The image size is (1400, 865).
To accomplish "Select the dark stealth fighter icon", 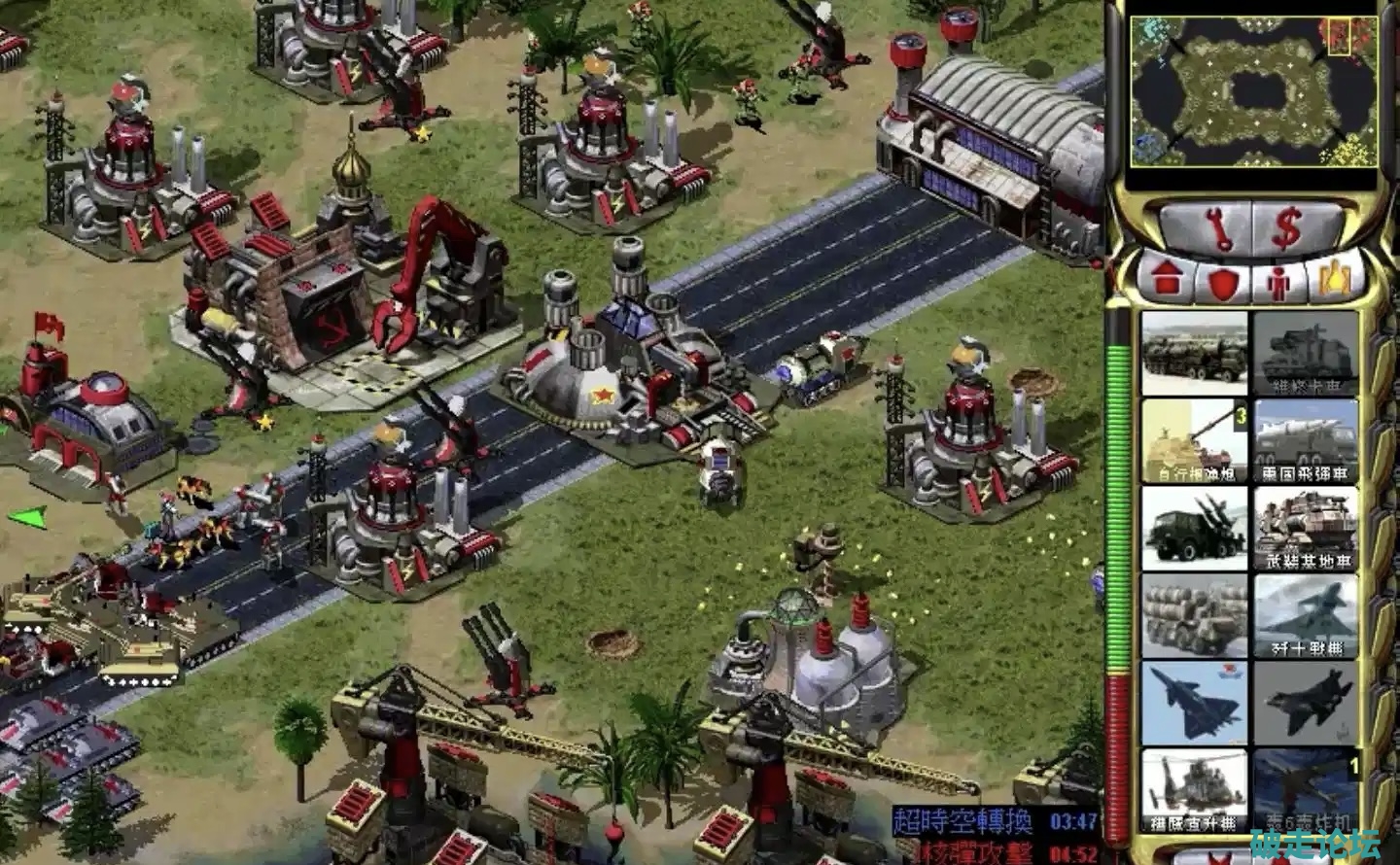I will pos(1304,702).
